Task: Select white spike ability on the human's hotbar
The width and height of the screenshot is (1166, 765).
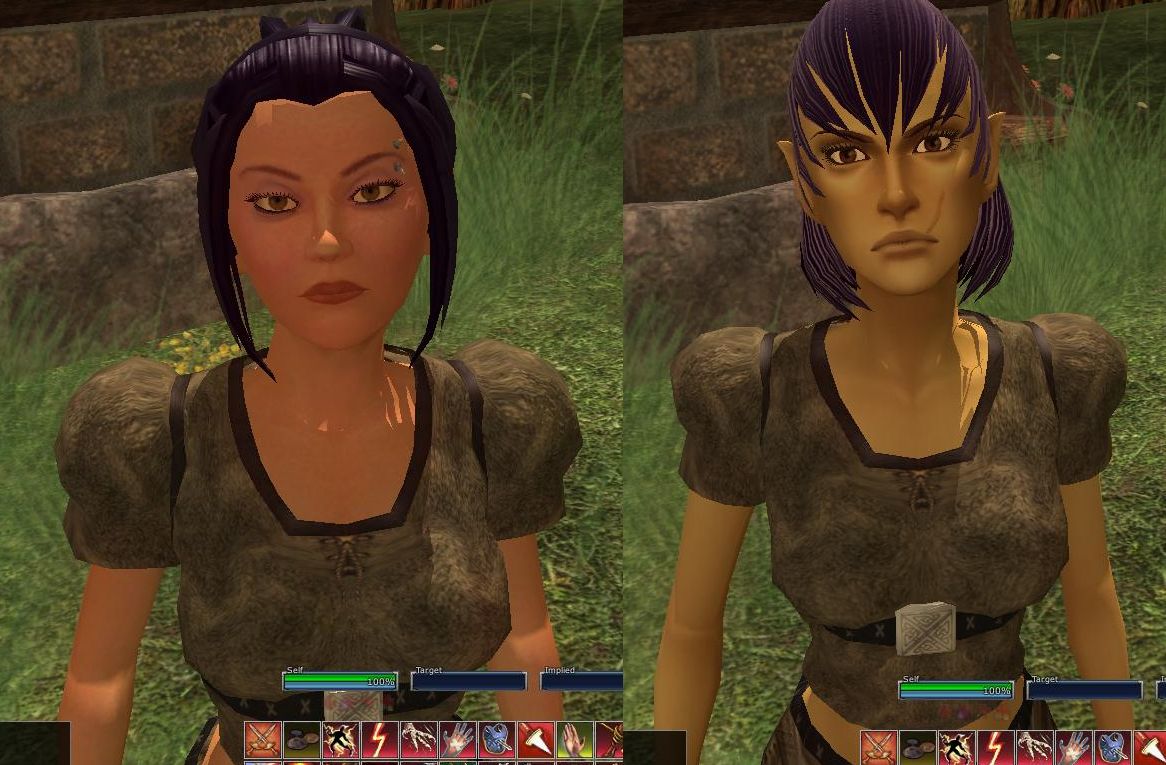Action: [x=534, y=741]
